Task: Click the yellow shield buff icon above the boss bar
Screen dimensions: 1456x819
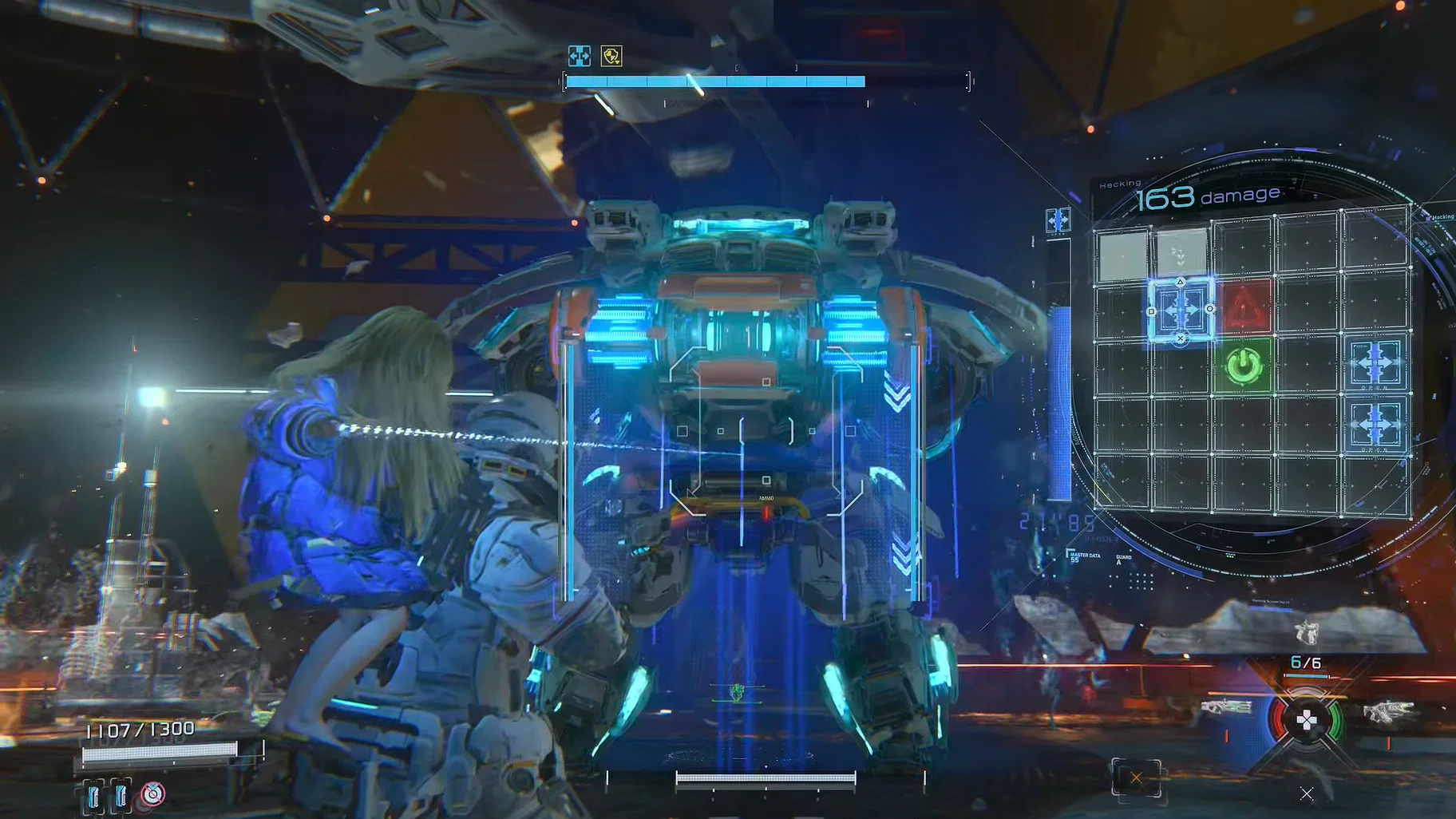Action: [610, 56]
